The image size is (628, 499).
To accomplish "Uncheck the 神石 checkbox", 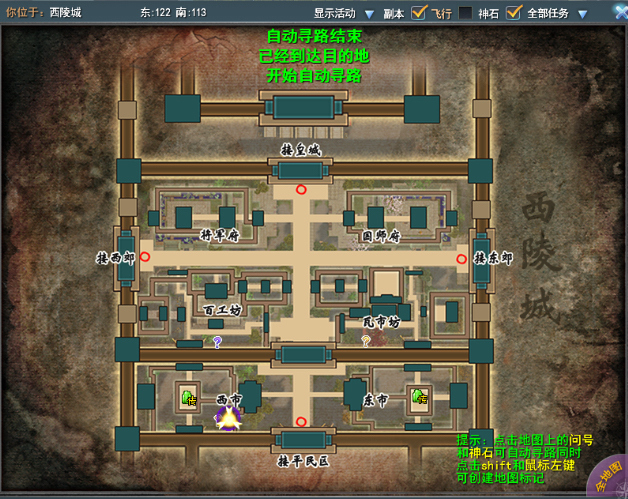I will point(514,13).
